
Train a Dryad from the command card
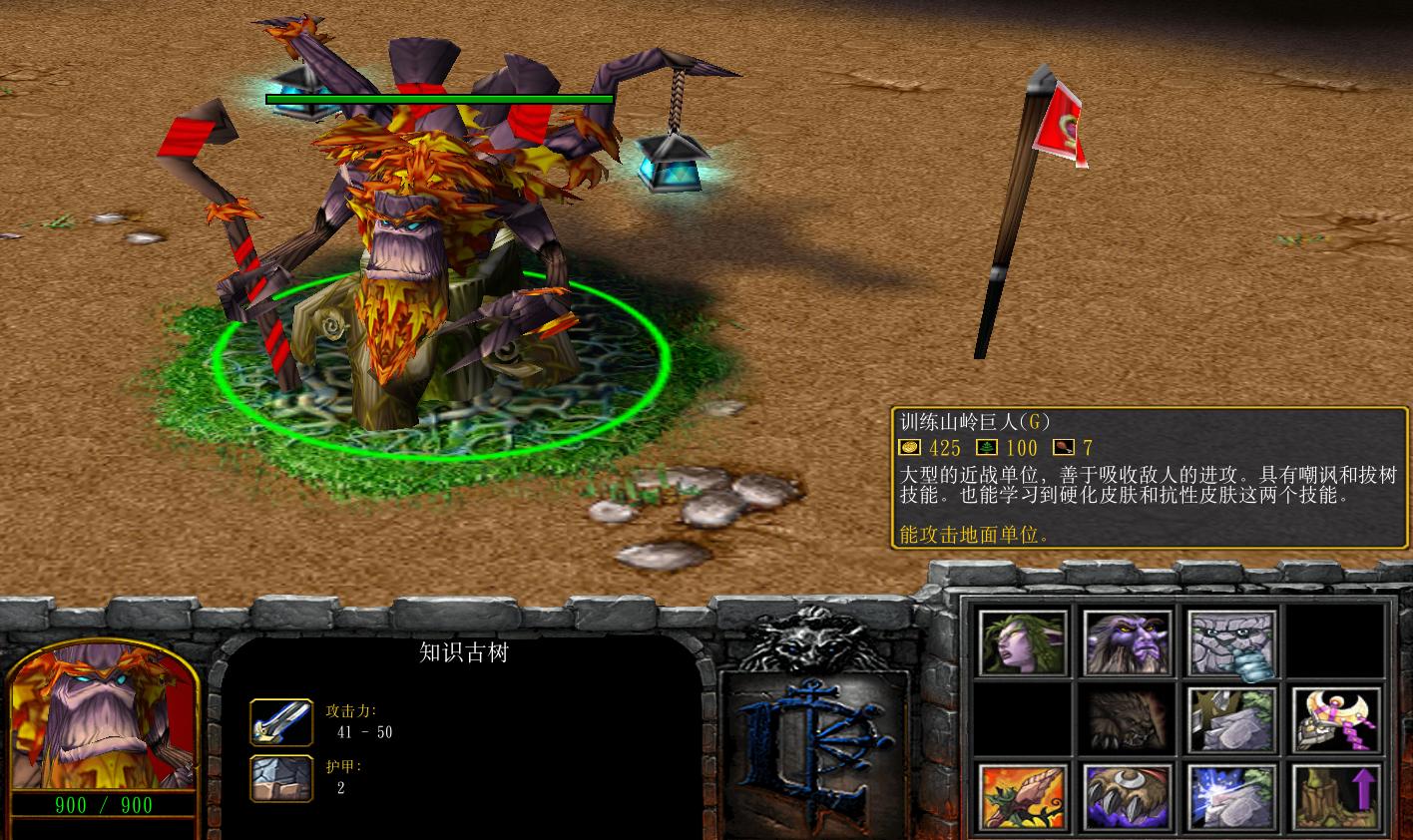coord(1022,639)
